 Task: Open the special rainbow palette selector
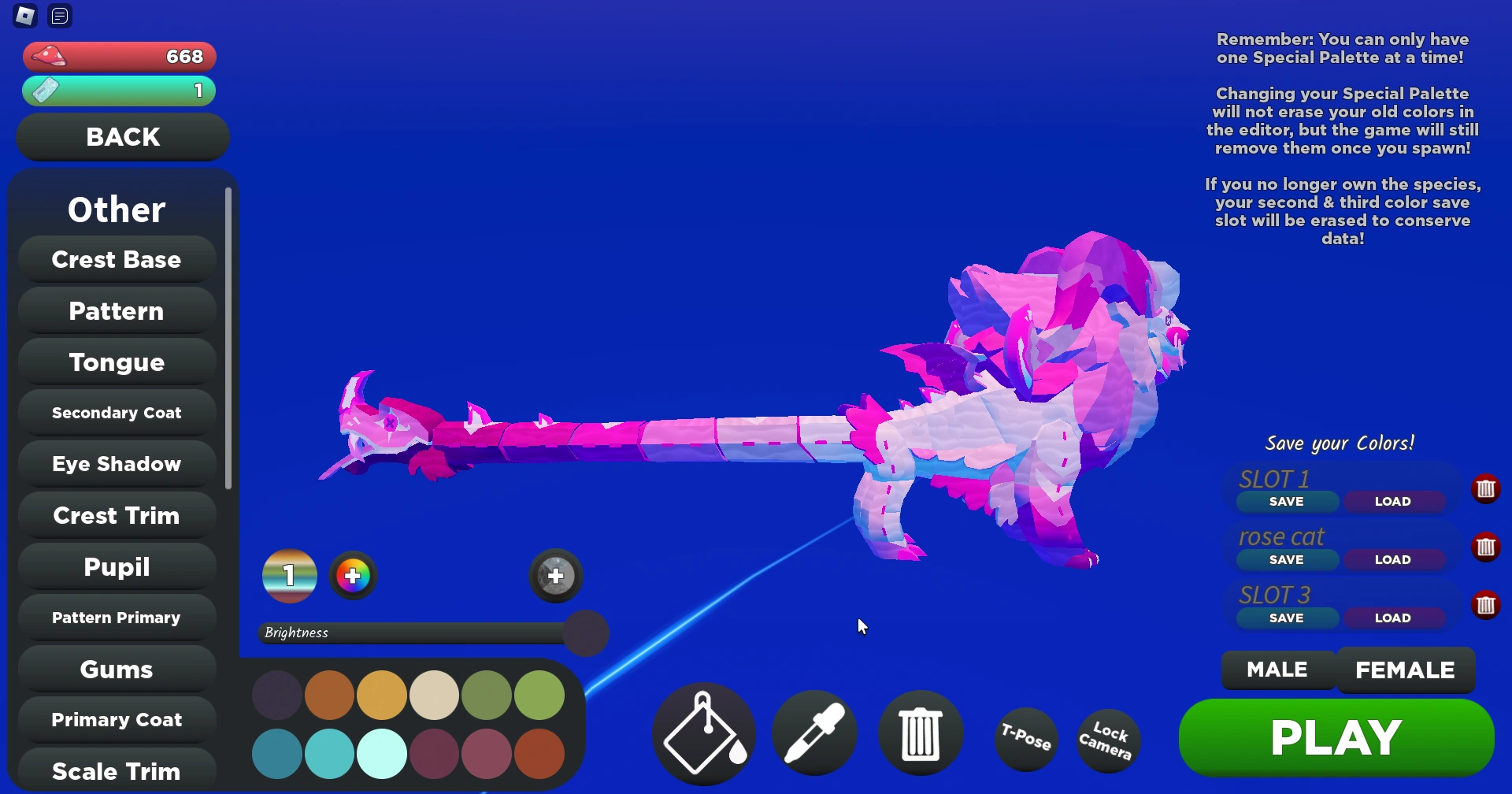[x=289, y=576]
